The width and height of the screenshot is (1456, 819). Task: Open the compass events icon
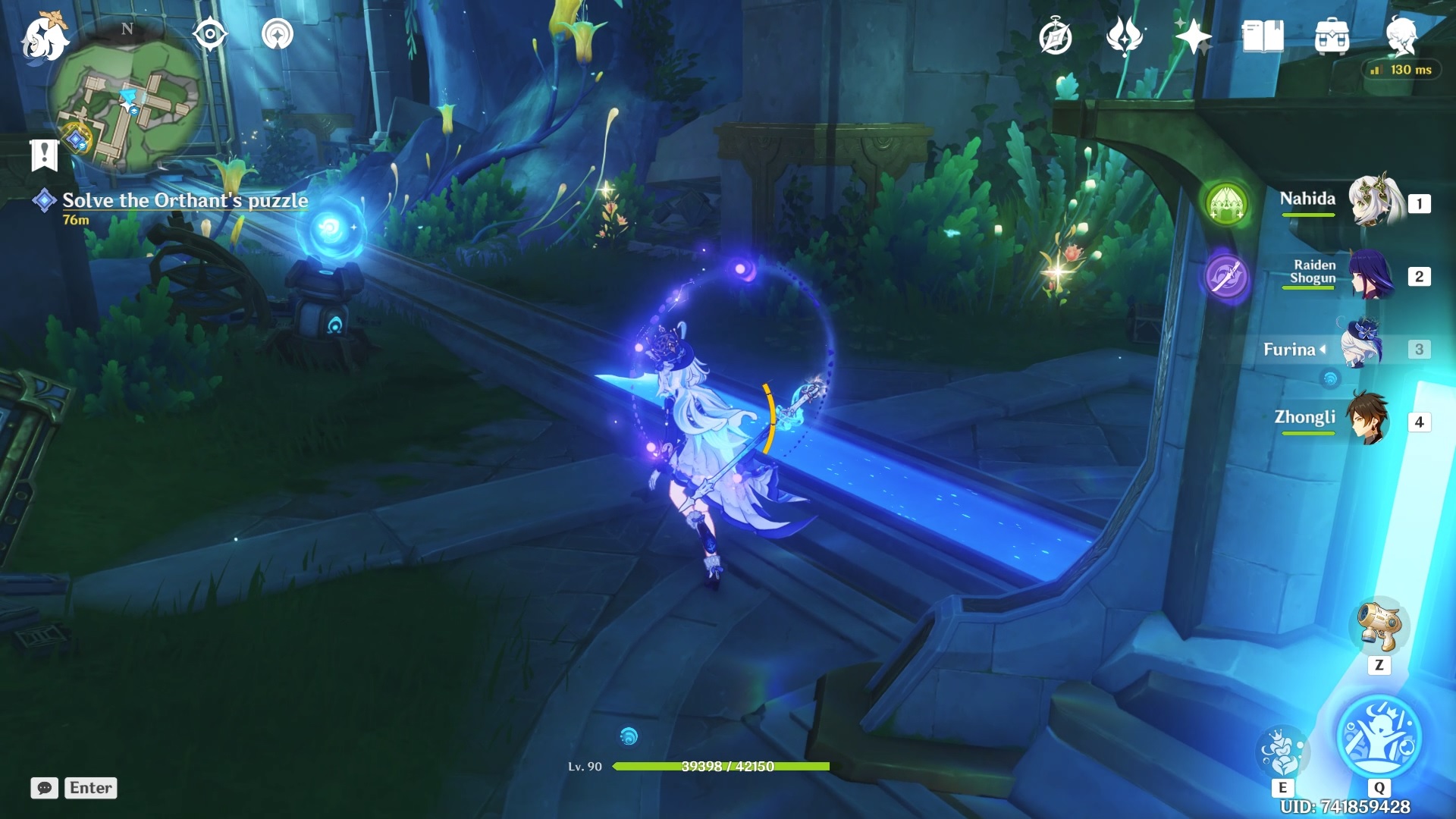coord(1055,37)
